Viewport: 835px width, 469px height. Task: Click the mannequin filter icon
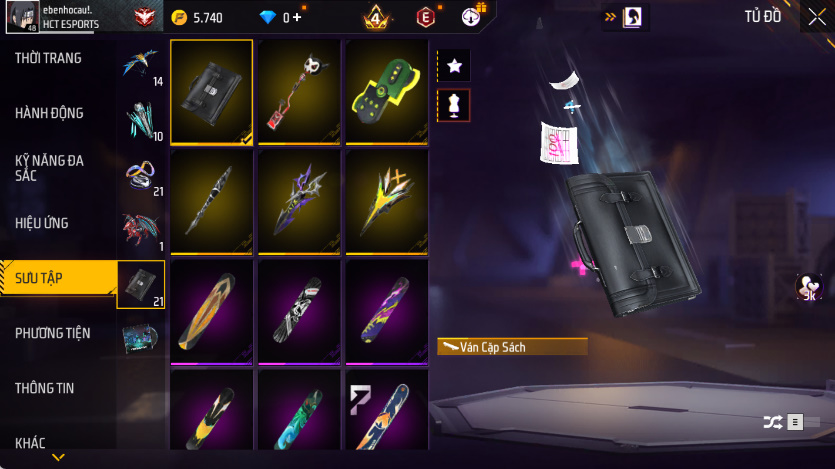pyautogui.click(x=454, y=105)
